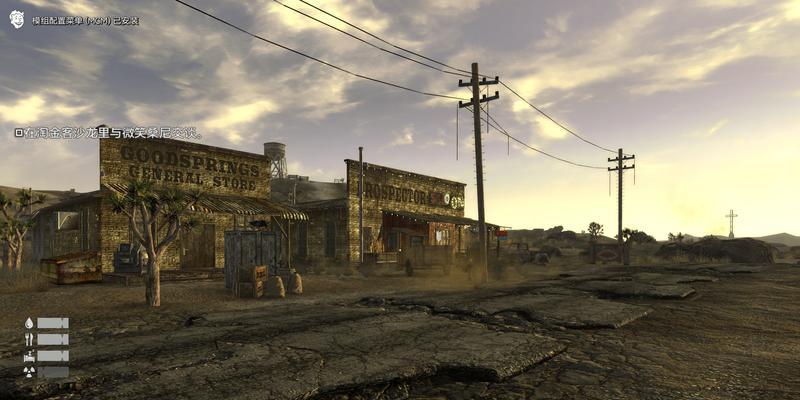The width and height of the screenshot is (800, 400).
Task: Click the Vault Boy notification icon
Action: click(x=16, y=19)
